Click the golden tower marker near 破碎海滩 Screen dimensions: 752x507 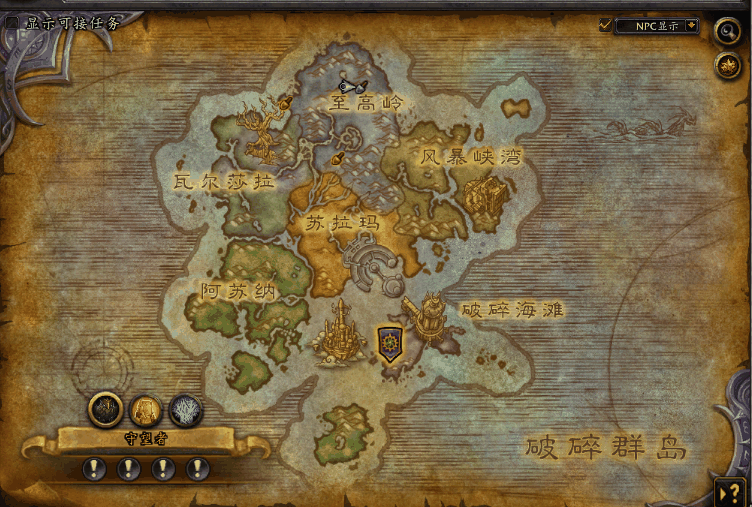pyautogui.click(x=431, y=316)
